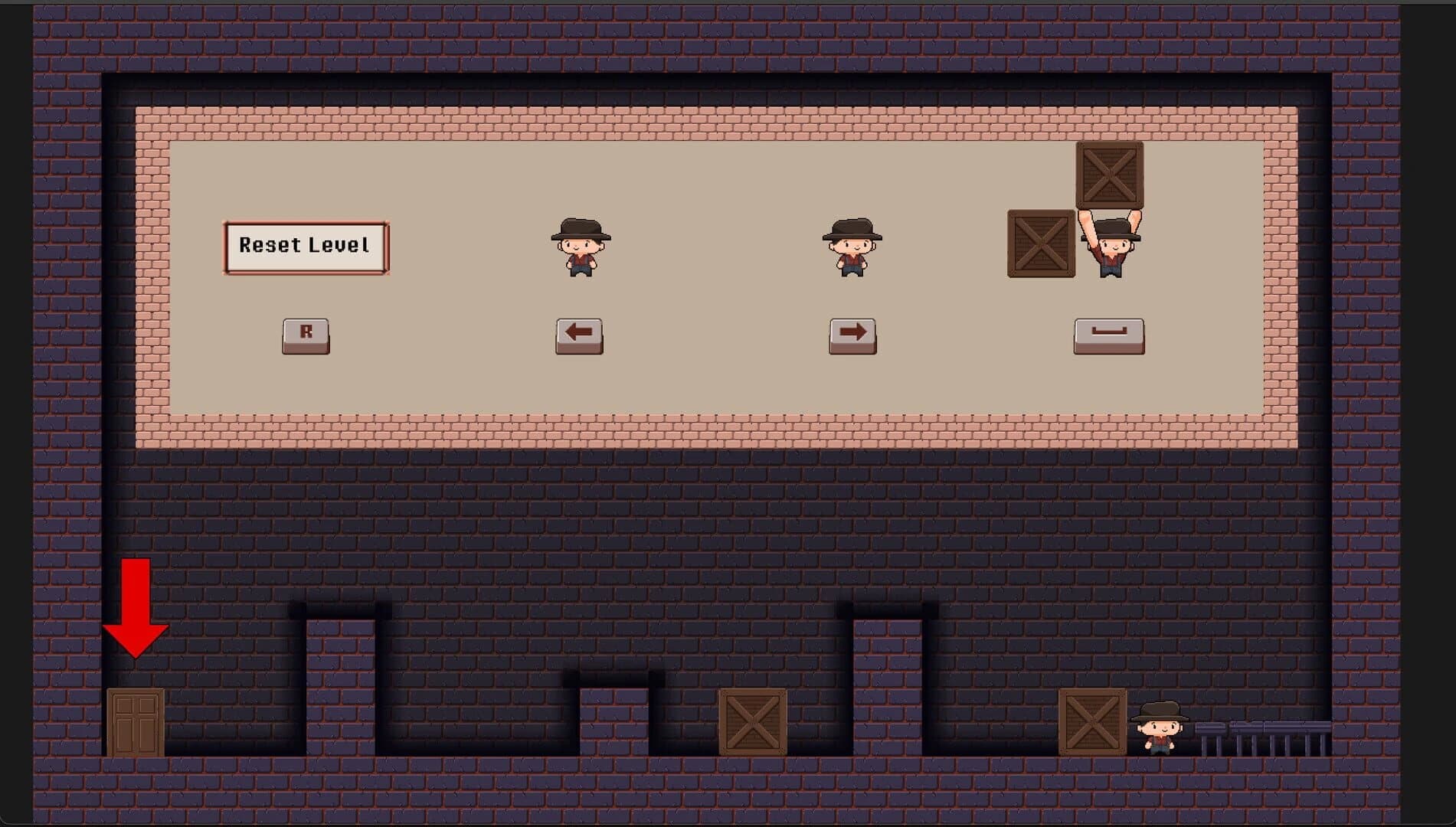Select the crate beside the lifting character

(x=1039, y=244)
